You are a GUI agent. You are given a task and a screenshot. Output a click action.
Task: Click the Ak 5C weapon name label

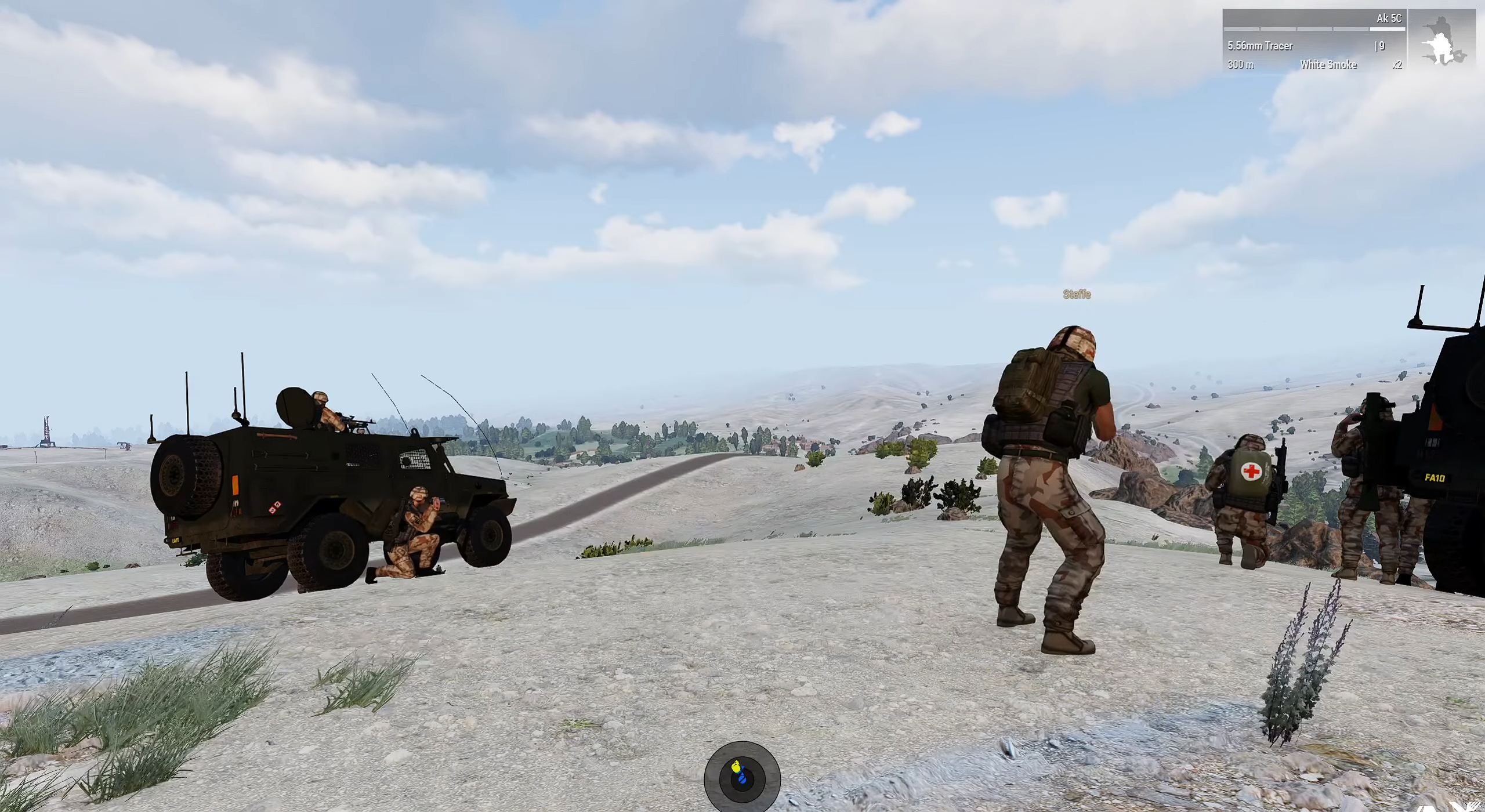tap(1388, 19)
